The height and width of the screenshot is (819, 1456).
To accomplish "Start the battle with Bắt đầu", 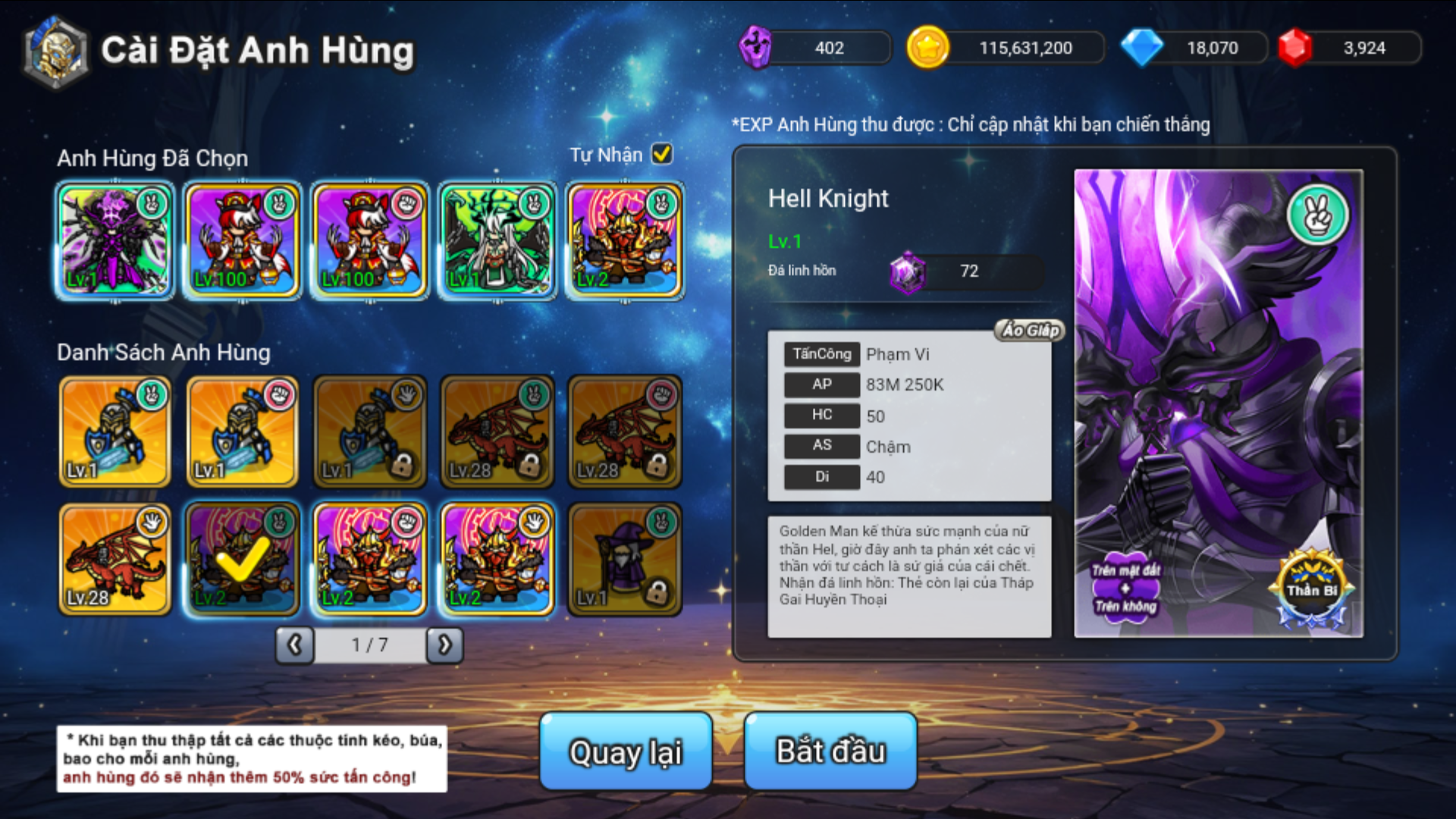I will 830,751.
